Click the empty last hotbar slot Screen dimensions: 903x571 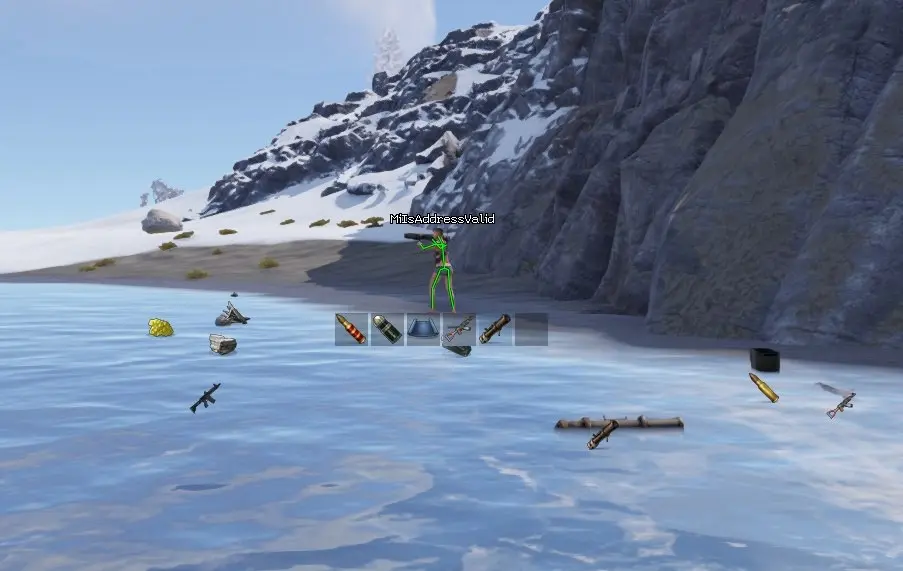[531, 329]
